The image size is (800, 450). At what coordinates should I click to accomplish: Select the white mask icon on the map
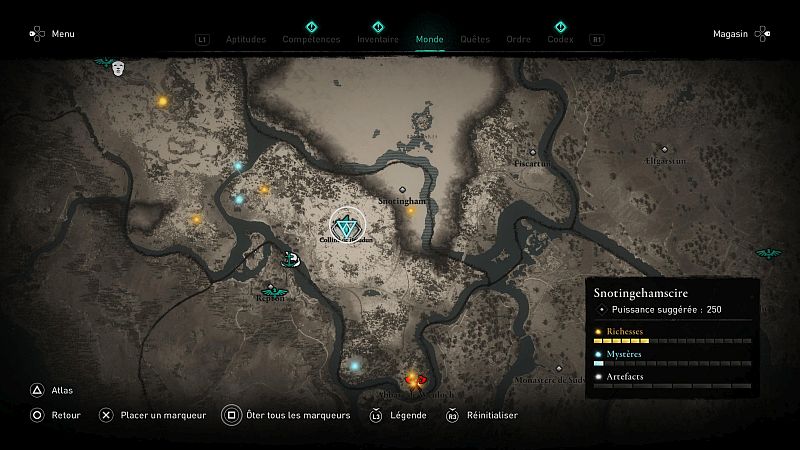(x=119, y=68)
